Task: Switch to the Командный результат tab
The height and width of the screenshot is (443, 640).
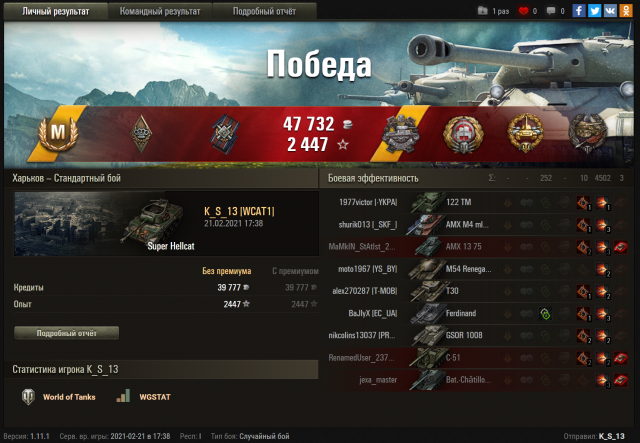Action: click(160, 11)
